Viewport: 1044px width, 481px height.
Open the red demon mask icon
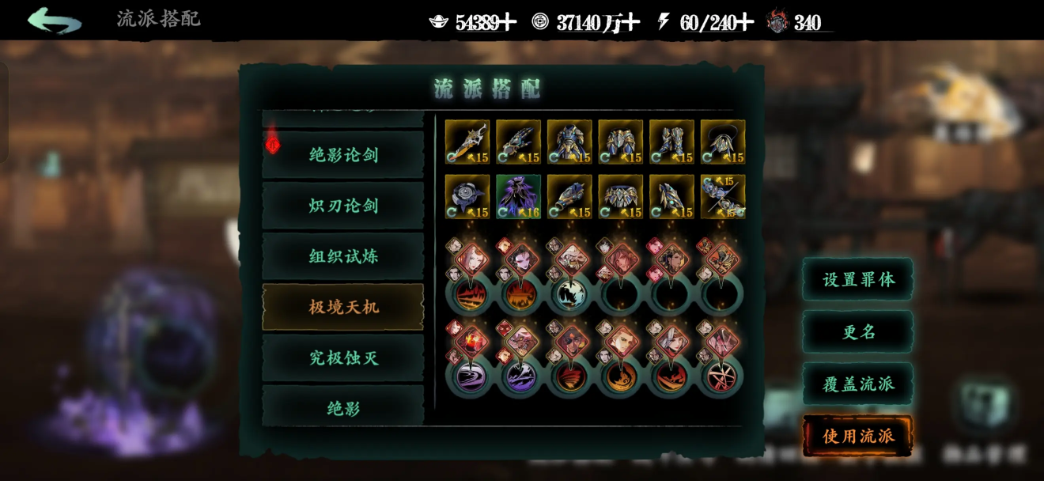pos(777,22)
